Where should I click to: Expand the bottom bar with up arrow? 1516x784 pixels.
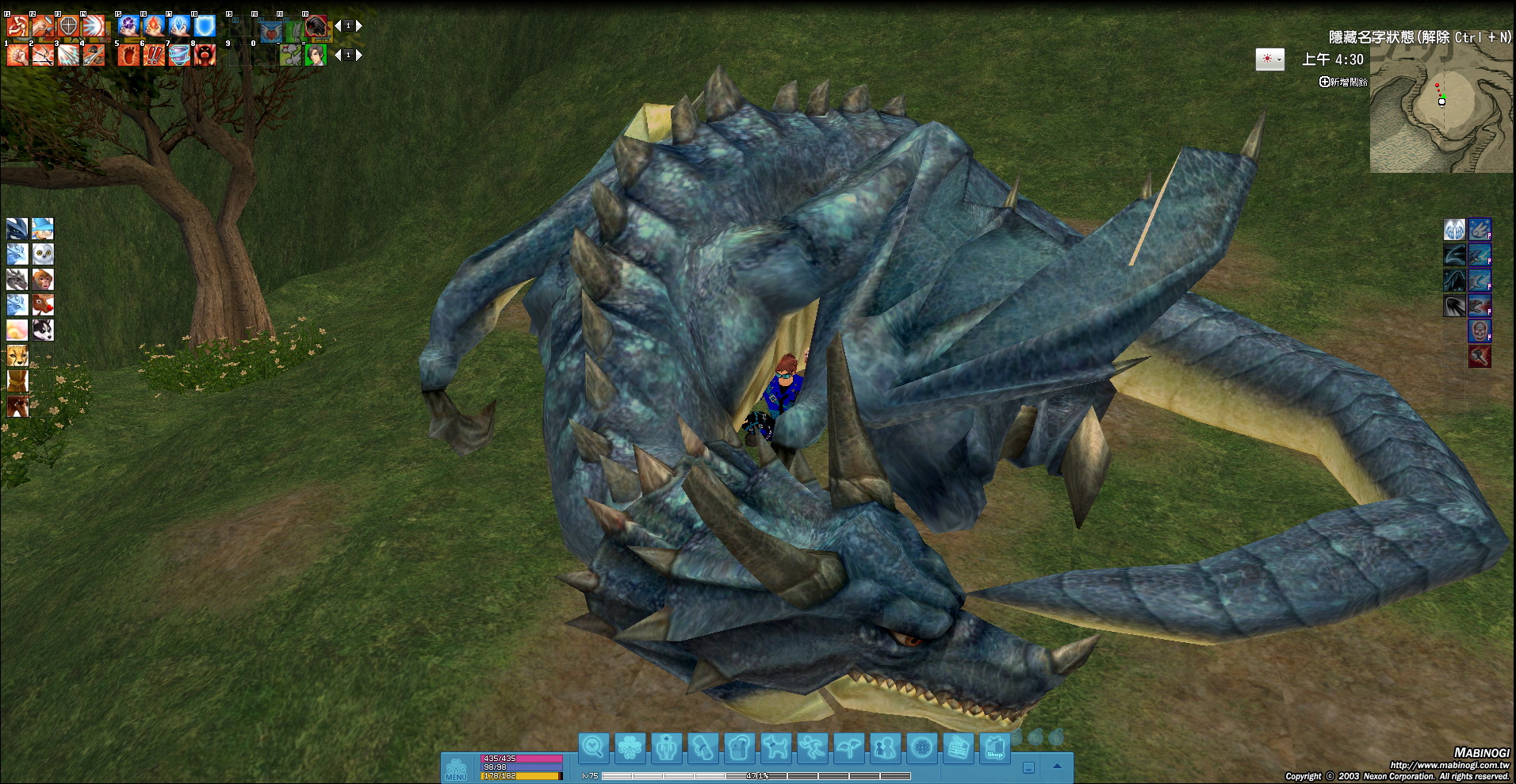[x=1057, y=767]
